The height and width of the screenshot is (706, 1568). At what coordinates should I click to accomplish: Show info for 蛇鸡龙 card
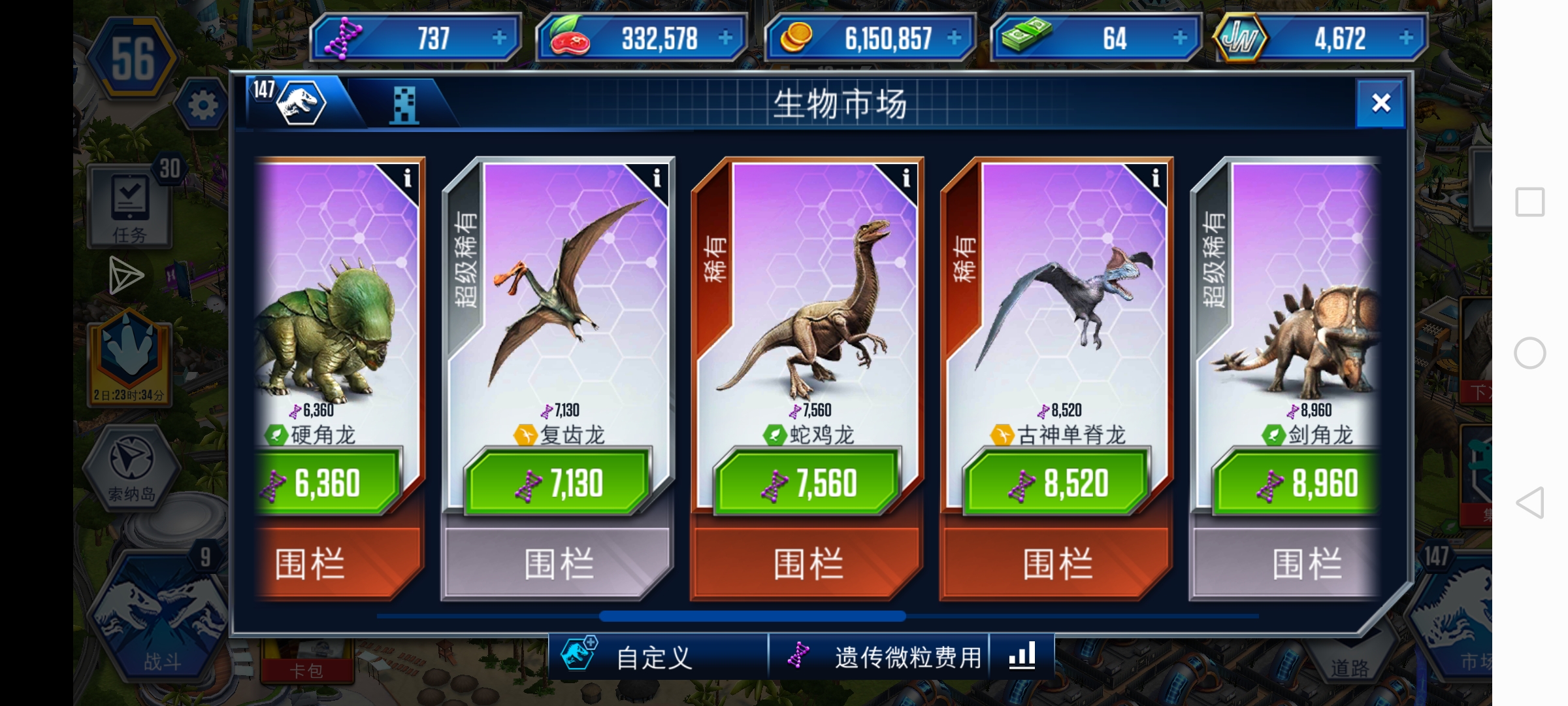[906, 178]
